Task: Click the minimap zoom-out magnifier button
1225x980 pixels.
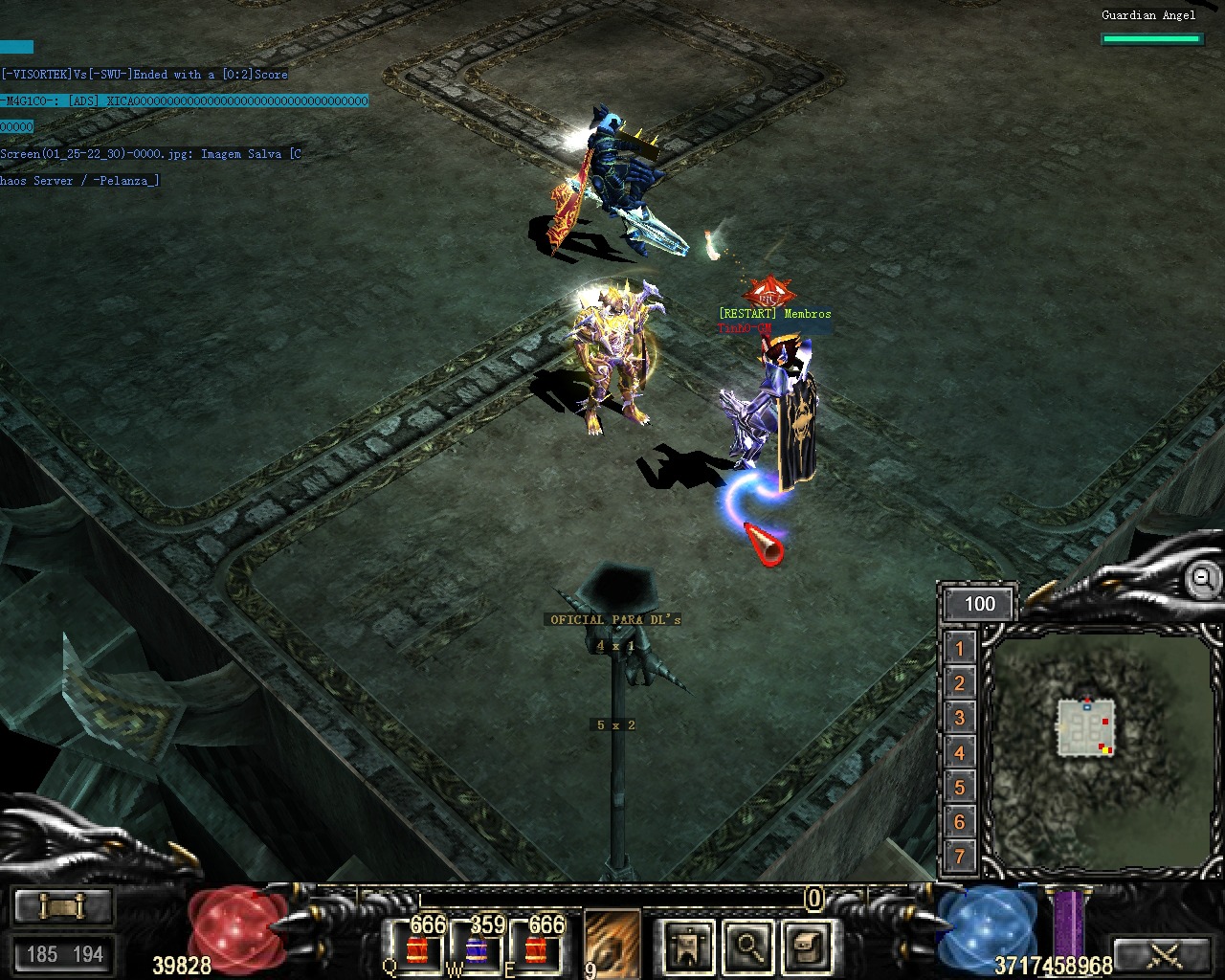Action: [1203, 578]
